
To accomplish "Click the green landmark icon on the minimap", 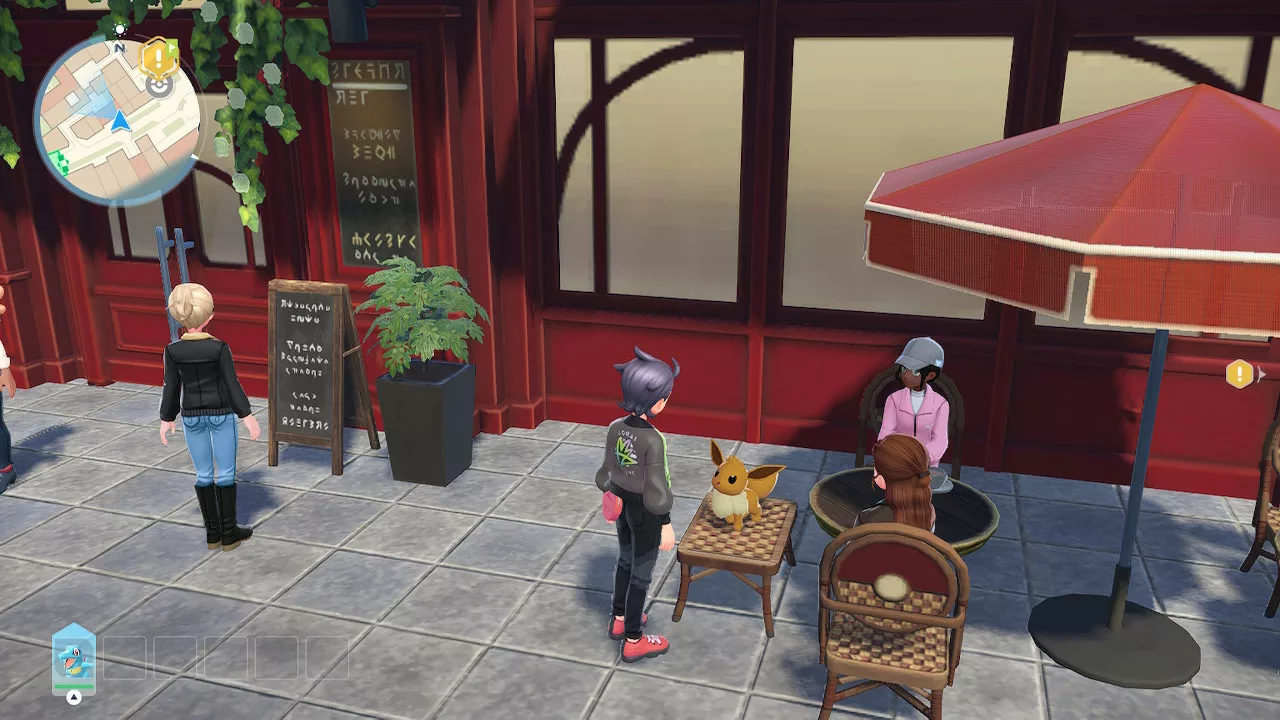I will coord(60,162).
